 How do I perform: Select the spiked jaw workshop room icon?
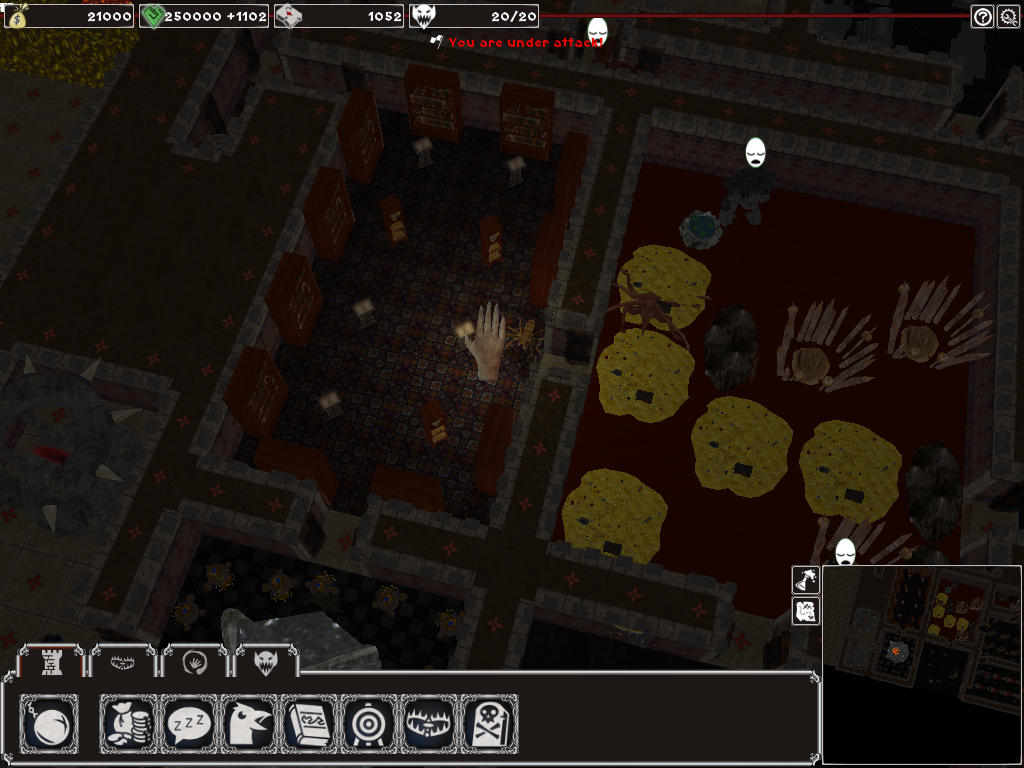pyautogui.click(x=430, y=724)
